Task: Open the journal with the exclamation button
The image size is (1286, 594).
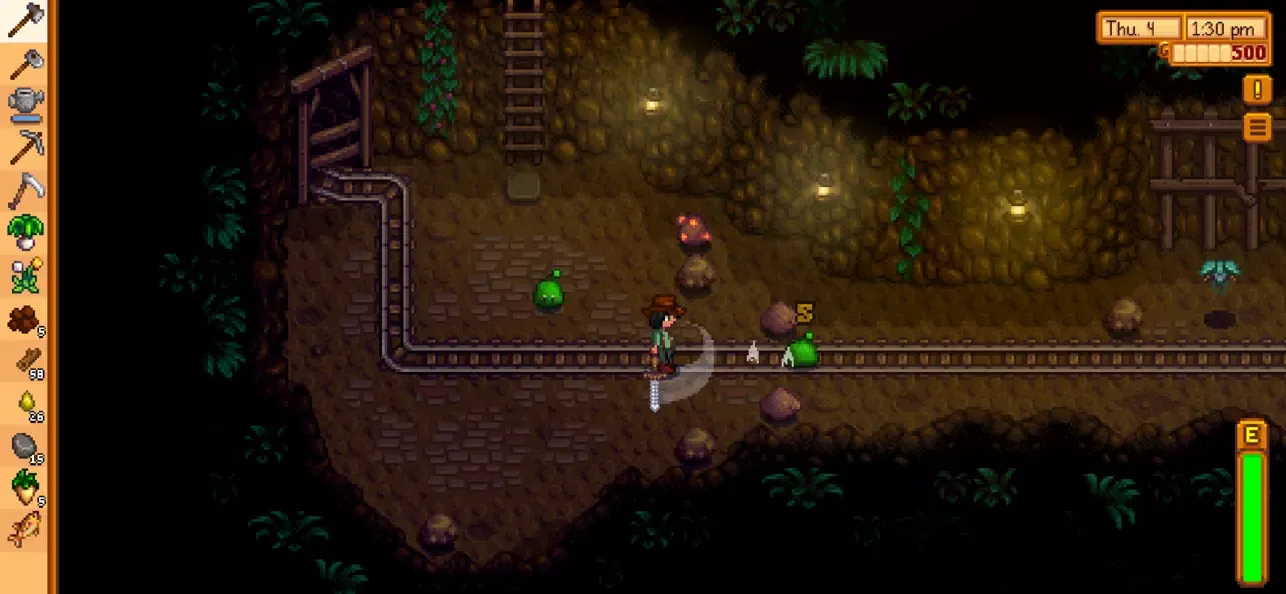Action: click(x=1257, y=90)
